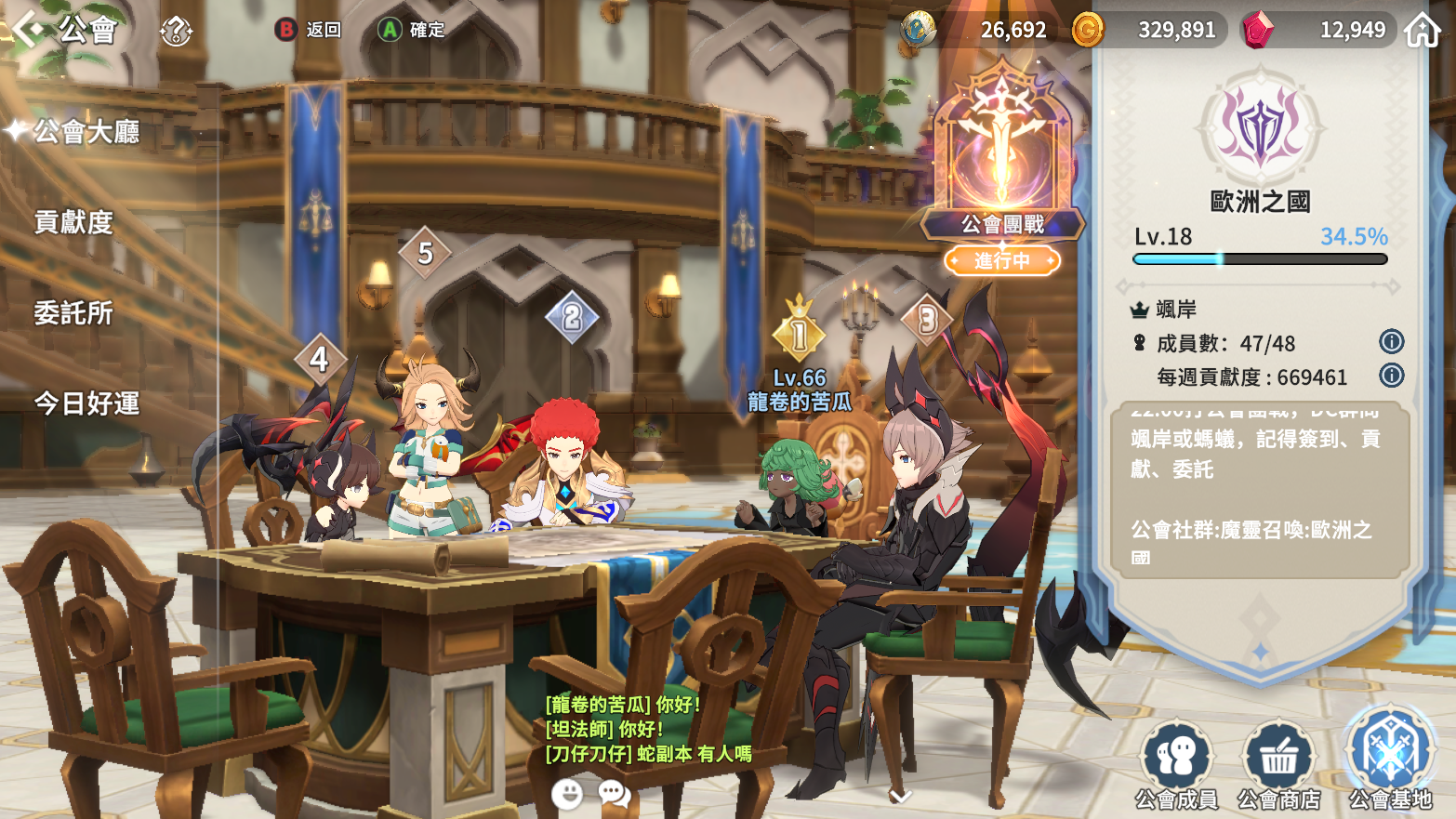Image resolution: width=1456 pixels, height=819 pixels.
Task: Show info for member count 成員數
Action: pos(1391,342)
